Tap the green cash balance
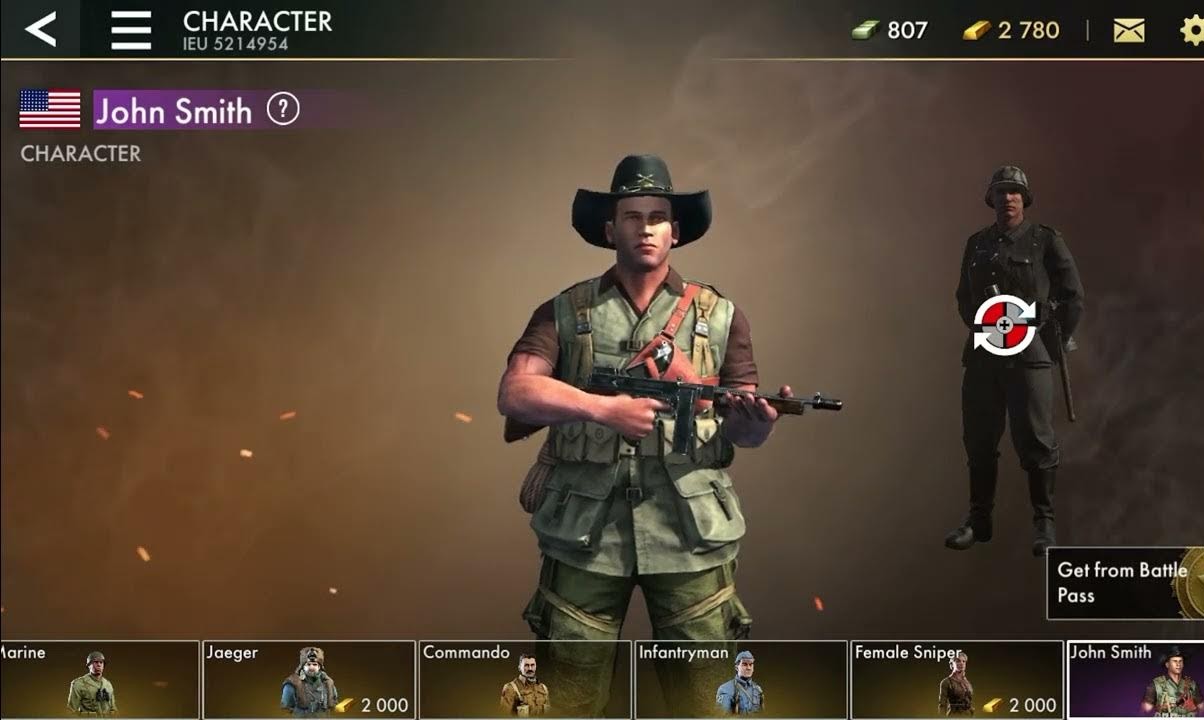 tap(890, 31)
